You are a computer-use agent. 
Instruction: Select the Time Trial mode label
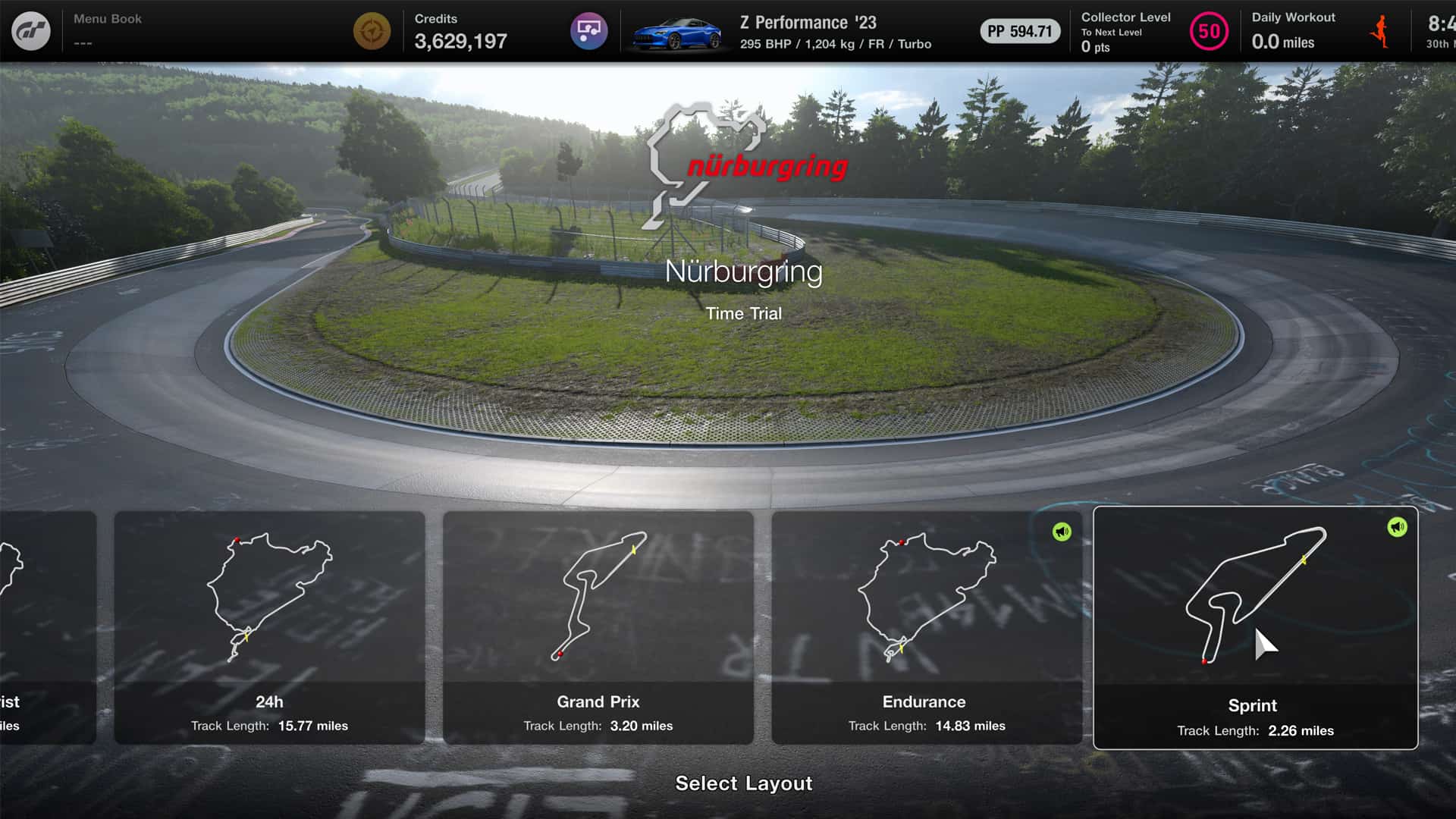pyautogui.click(x=744, y=313)
